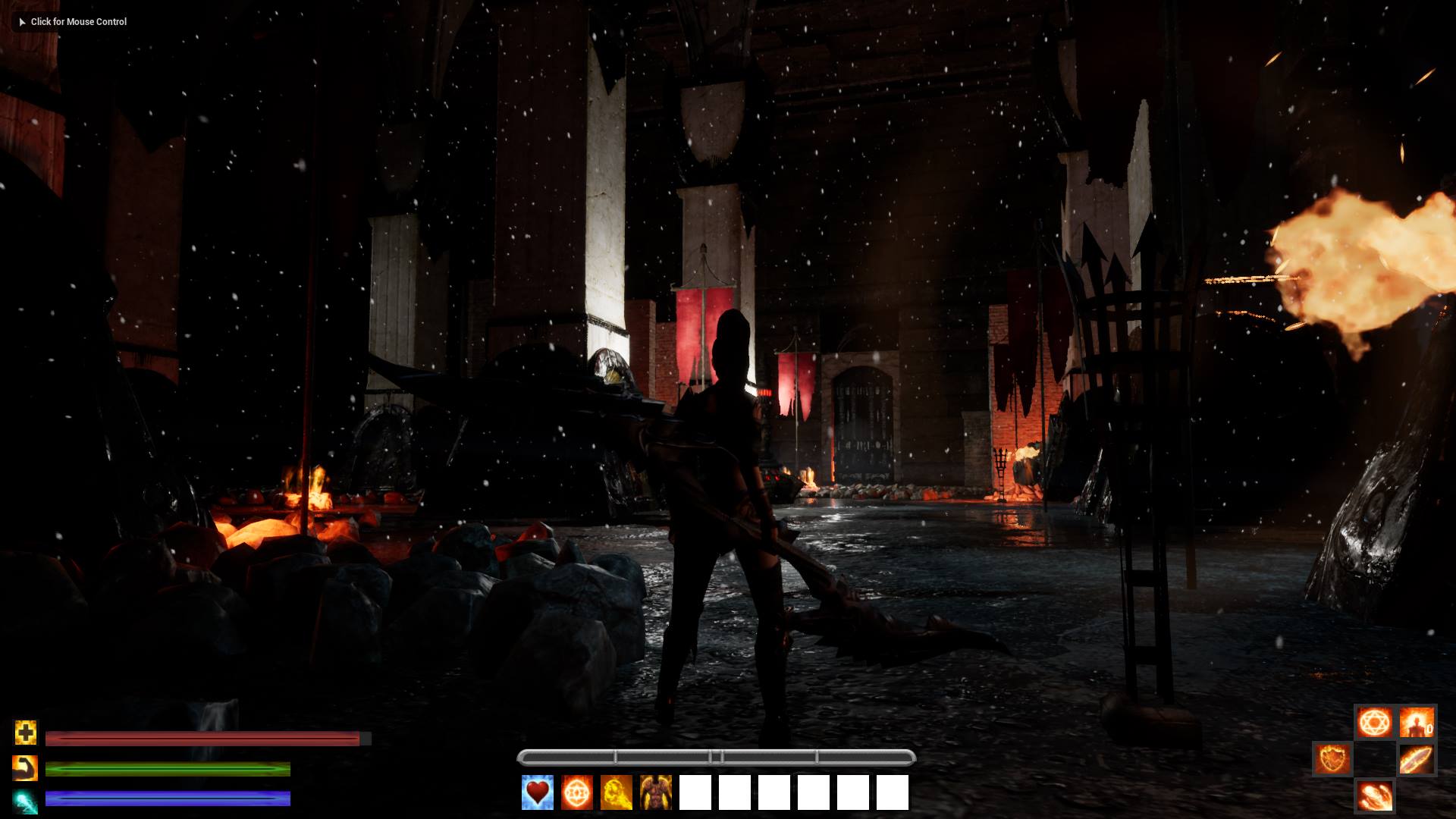Cast the flame hands skill at bottom right

click(x=1375, y=797)
